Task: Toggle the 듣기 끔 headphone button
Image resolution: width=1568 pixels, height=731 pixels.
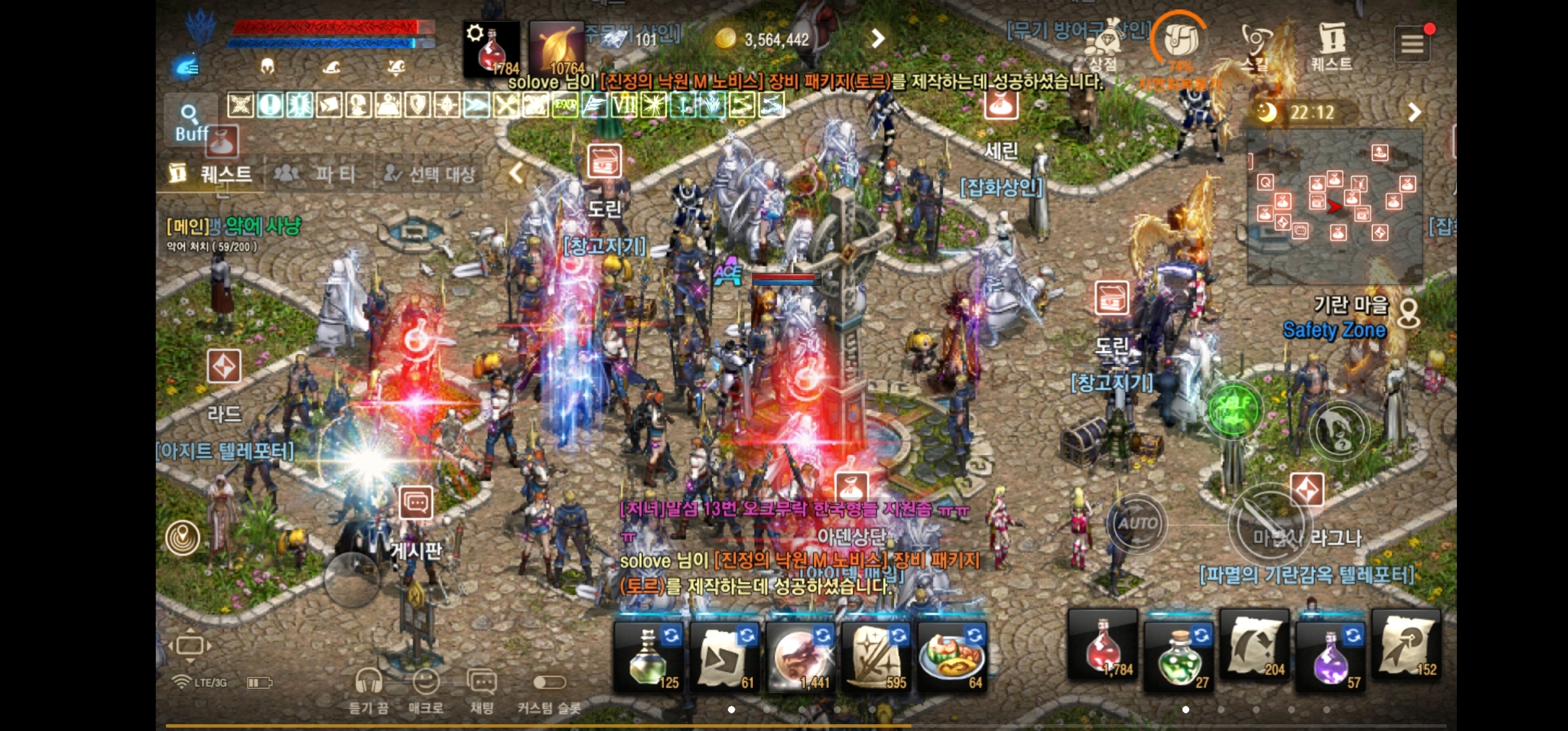Action: click(369, 689)
